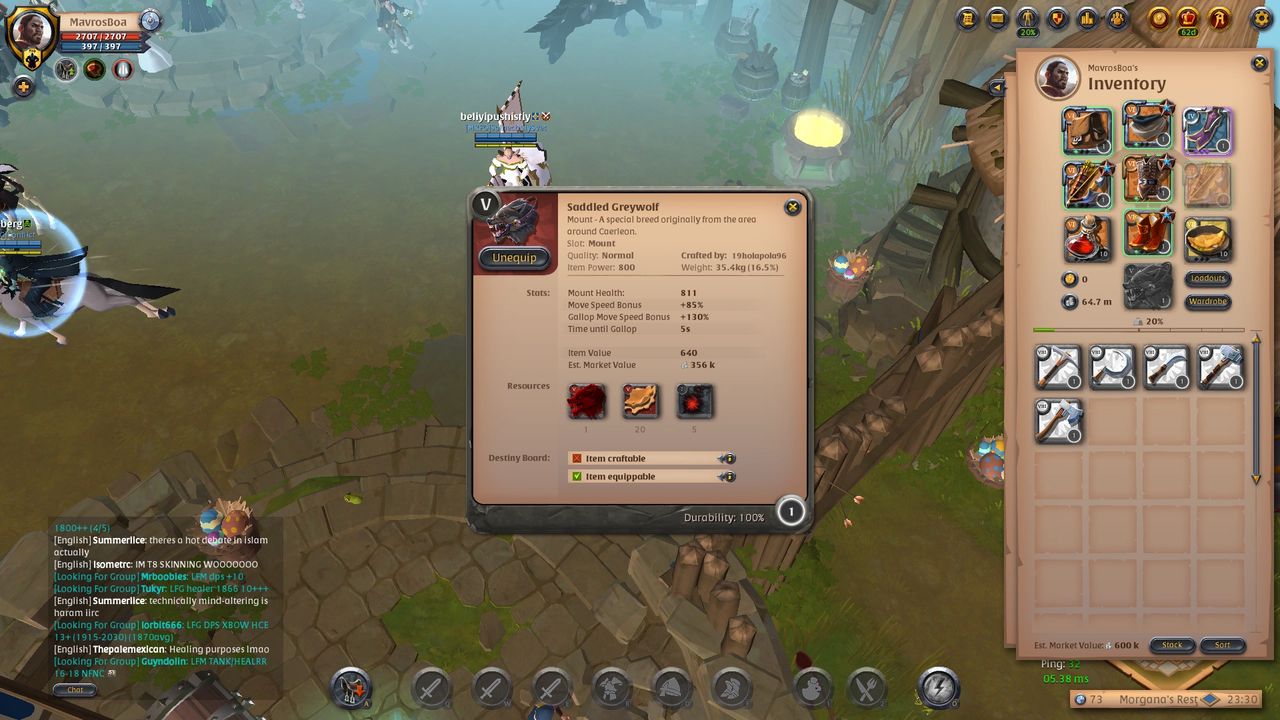The height and width of the screenshot is (720, 1280).
Task: Select the omelette food slot
Action: click(x=1207, y=238)
